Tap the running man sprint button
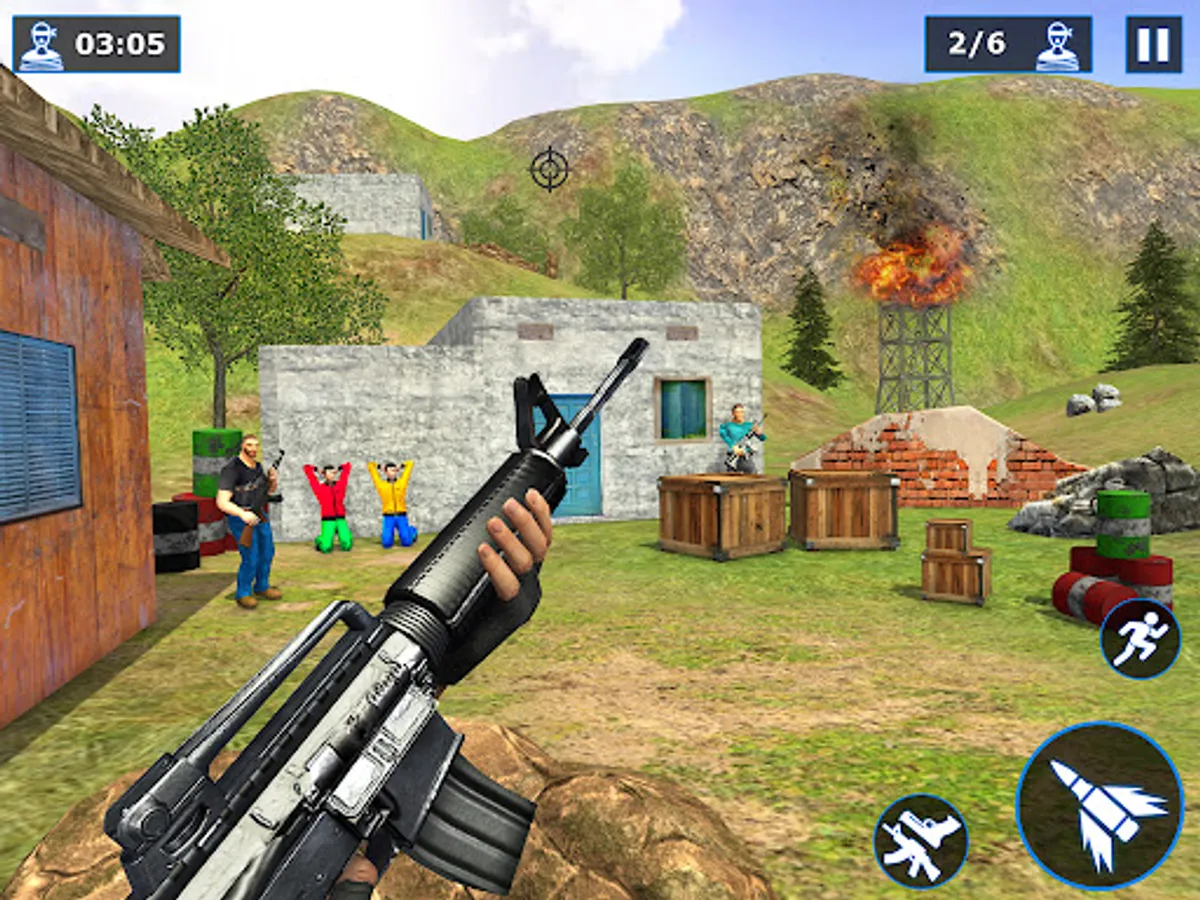The image size is (1200, 900). pyautogui.click(x=1140, y=639)
